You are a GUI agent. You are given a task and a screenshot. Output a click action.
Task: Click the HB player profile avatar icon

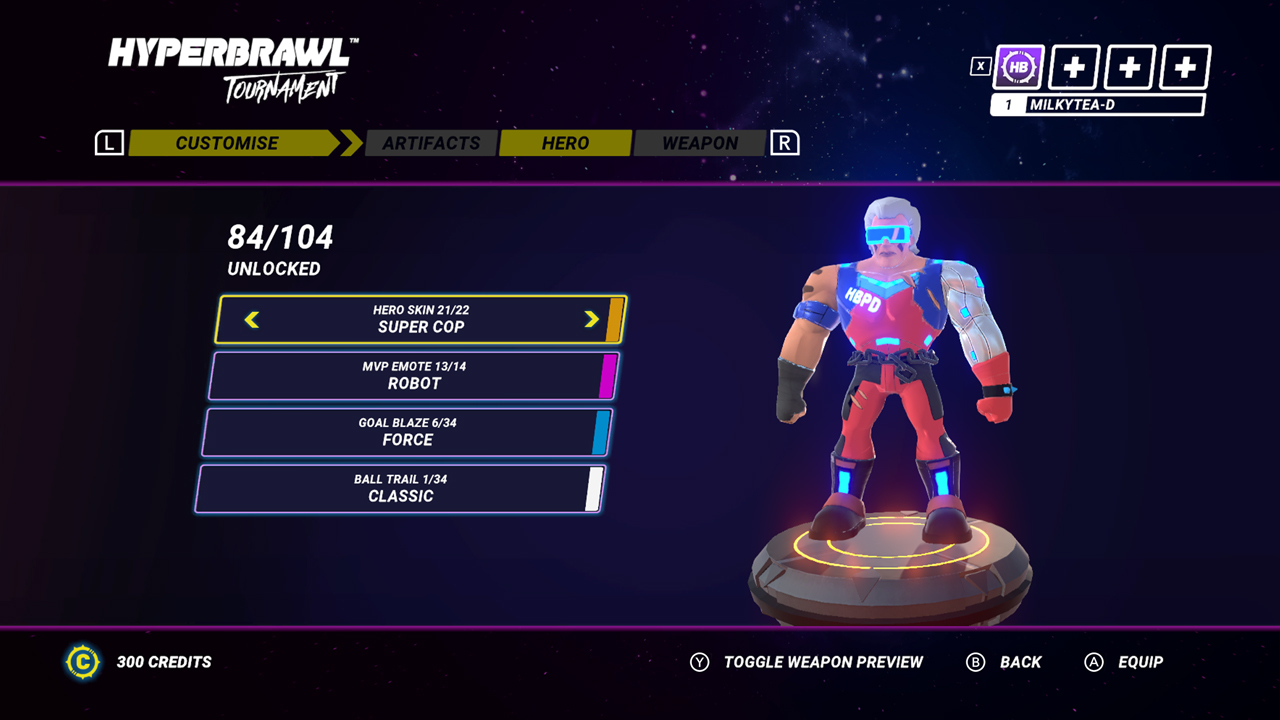click(1017, 67)
